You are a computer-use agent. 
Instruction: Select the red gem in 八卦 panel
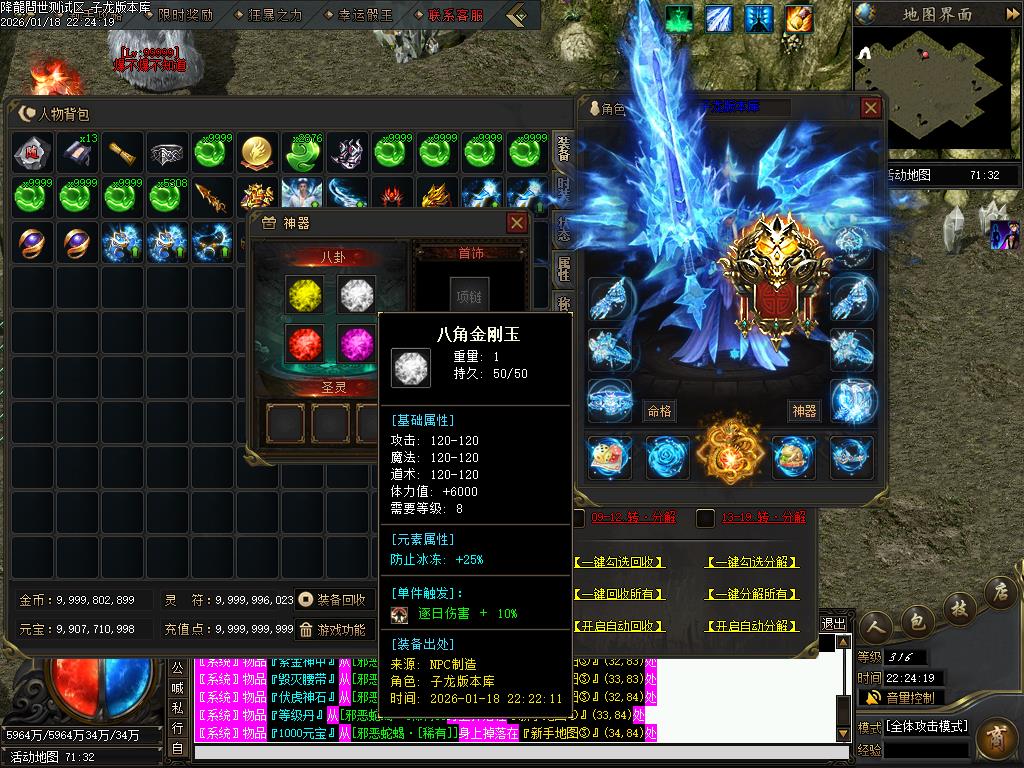pyautogui.click(x=303, y=342)
